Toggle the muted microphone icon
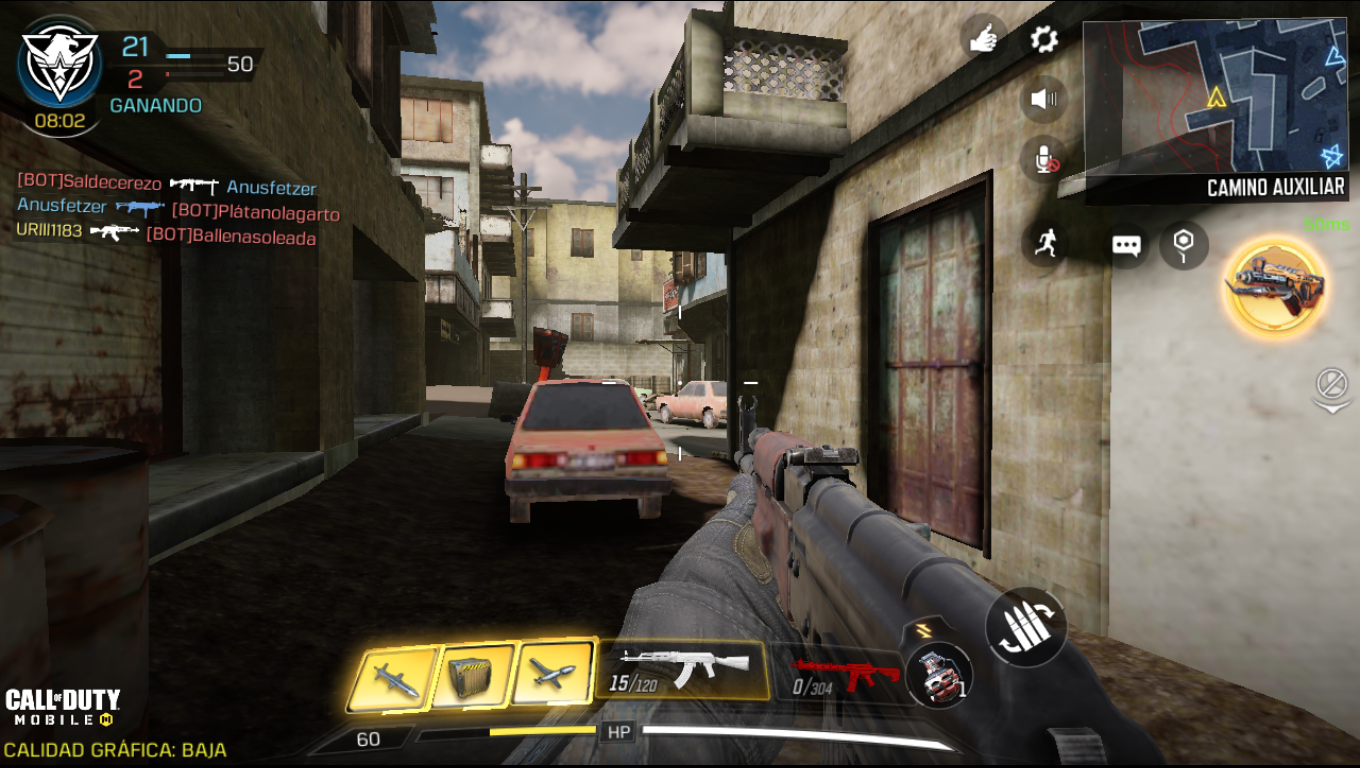Image resolution: width=1360 pixels, height=768 pixels. tap(1045, 159)
